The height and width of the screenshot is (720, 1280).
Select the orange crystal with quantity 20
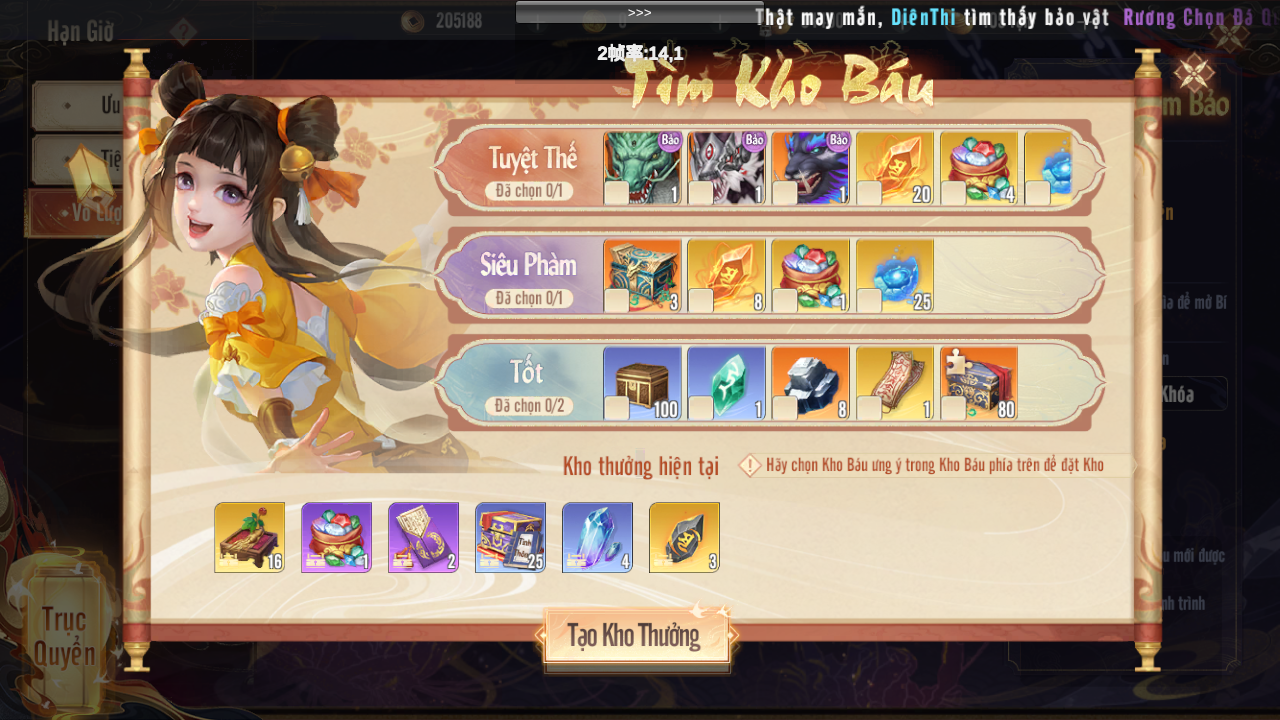click(x=894, y=168)
